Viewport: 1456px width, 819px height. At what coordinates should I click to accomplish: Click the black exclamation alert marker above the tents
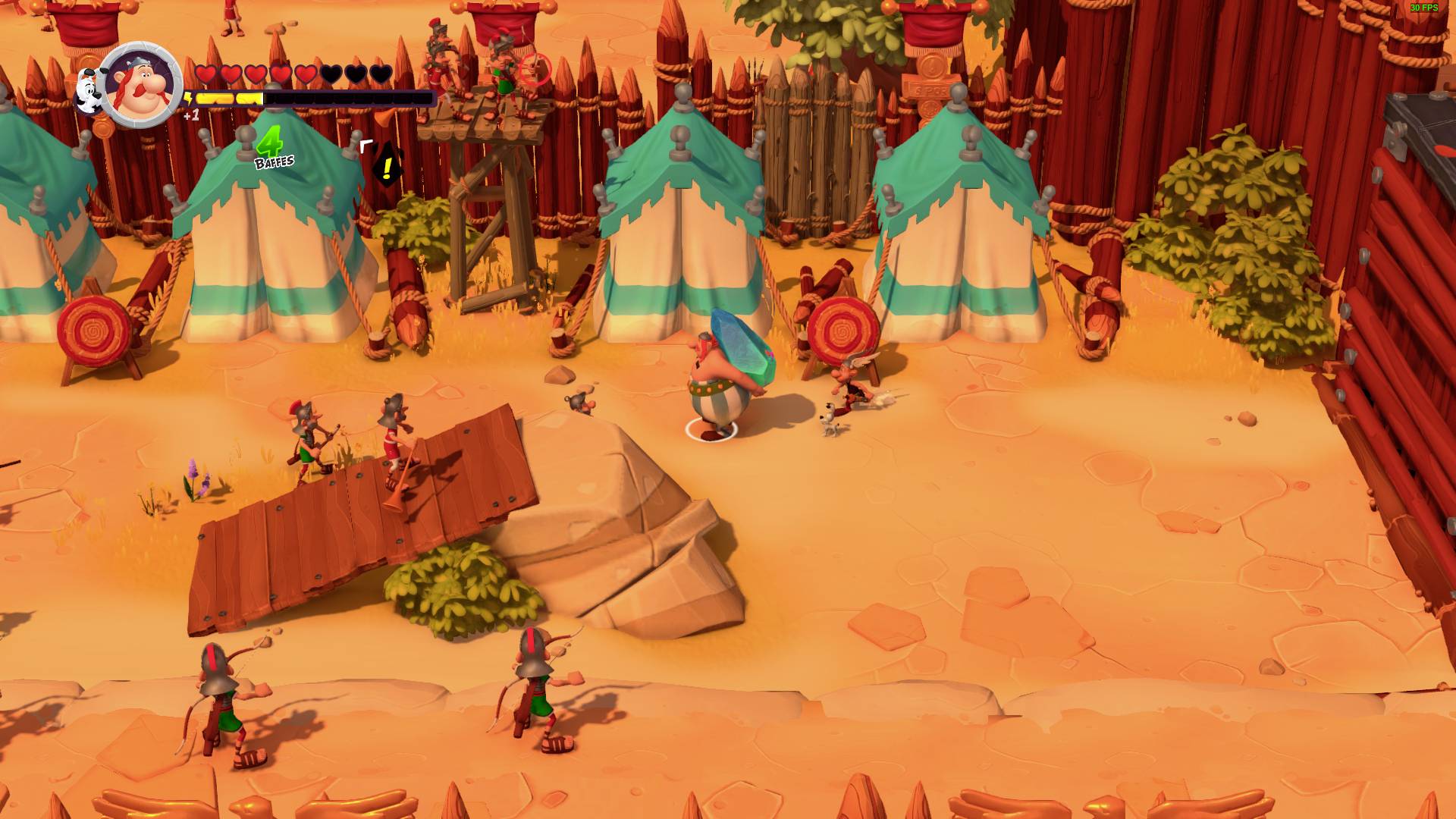(387, 163)
